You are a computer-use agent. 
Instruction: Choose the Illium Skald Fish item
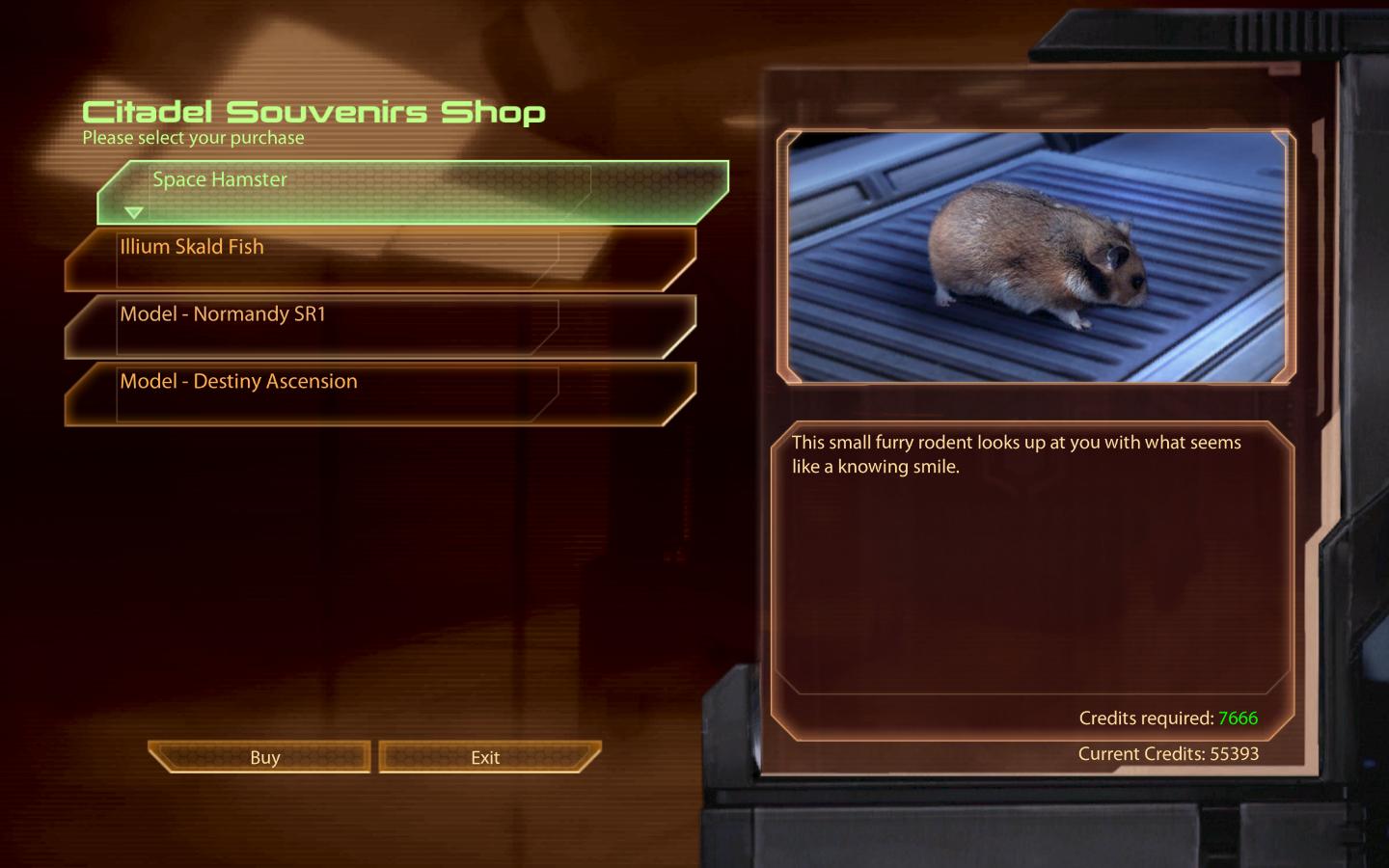click(380, 258)
